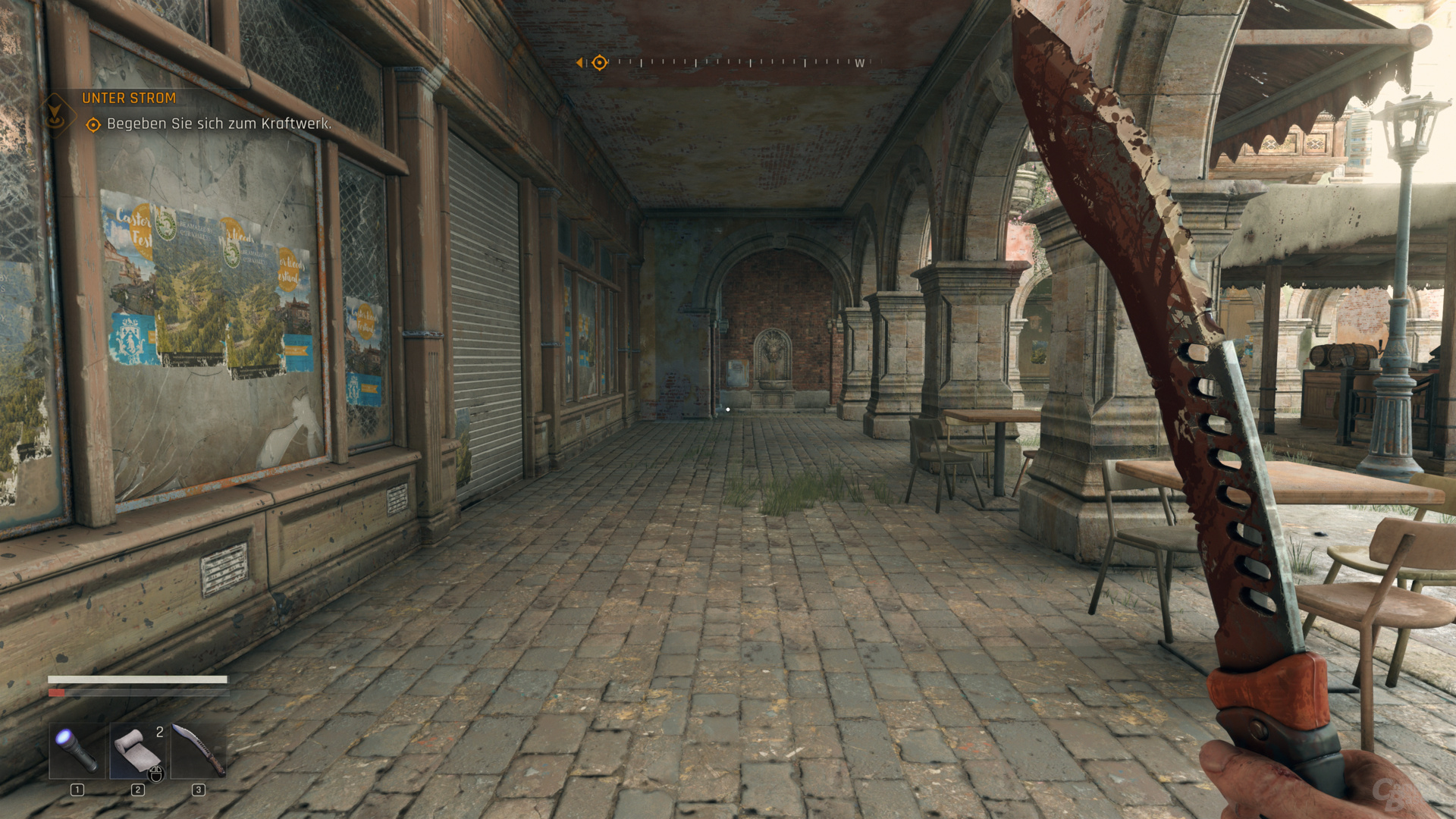Select the flashlight hotbar slot

click(77, 751)
